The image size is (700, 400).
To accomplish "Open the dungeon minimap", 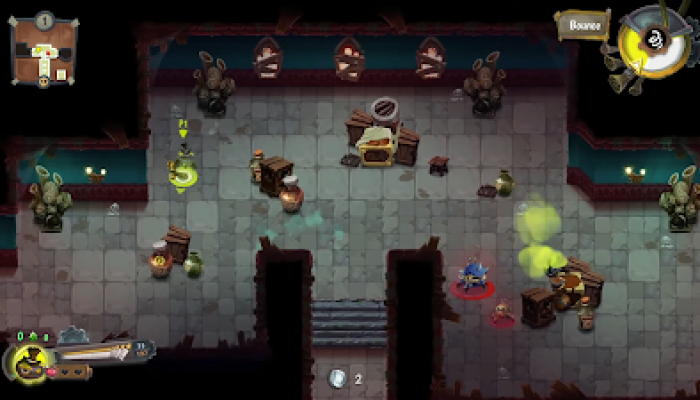I will click(x=43, y=50).
